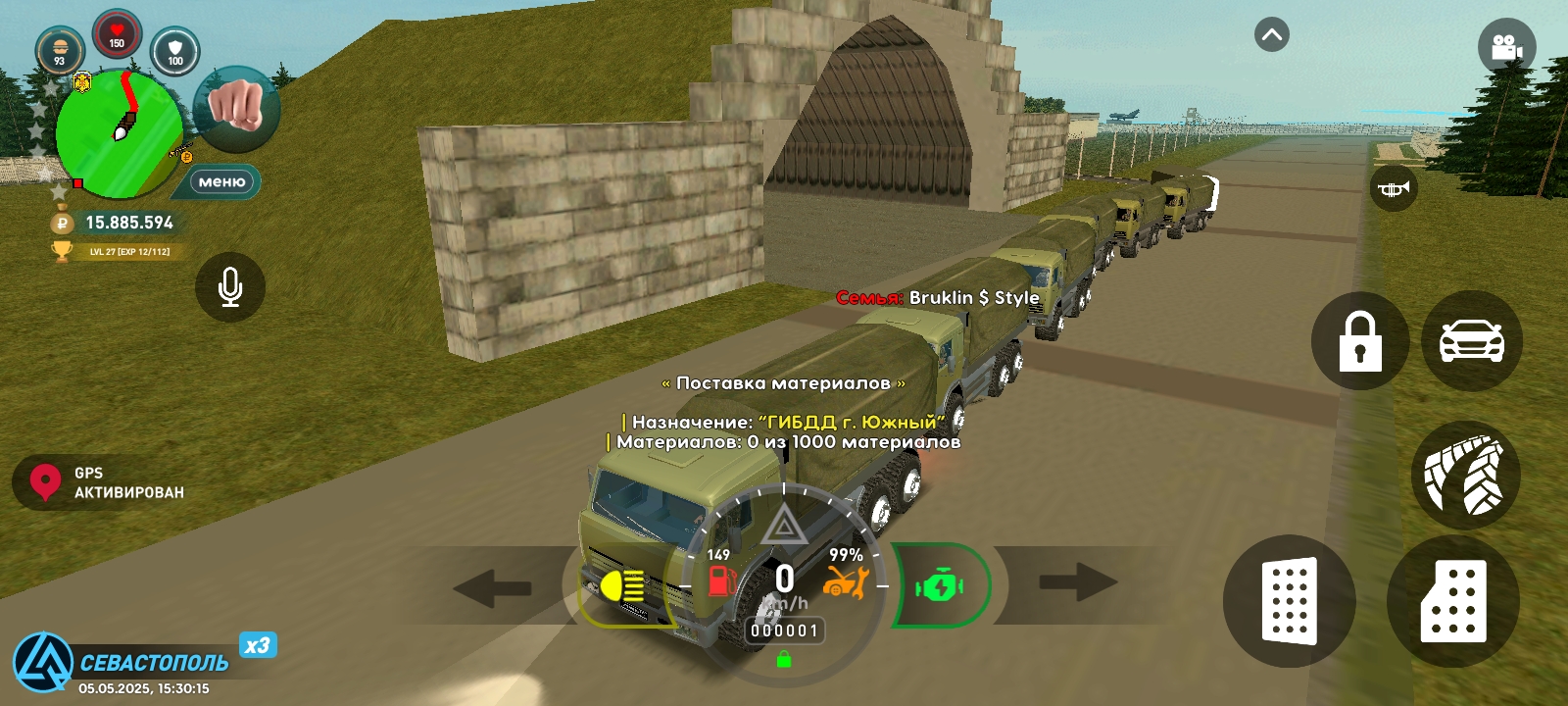
Task: Open the video camera recording mode
Action: pos(1506,46)
